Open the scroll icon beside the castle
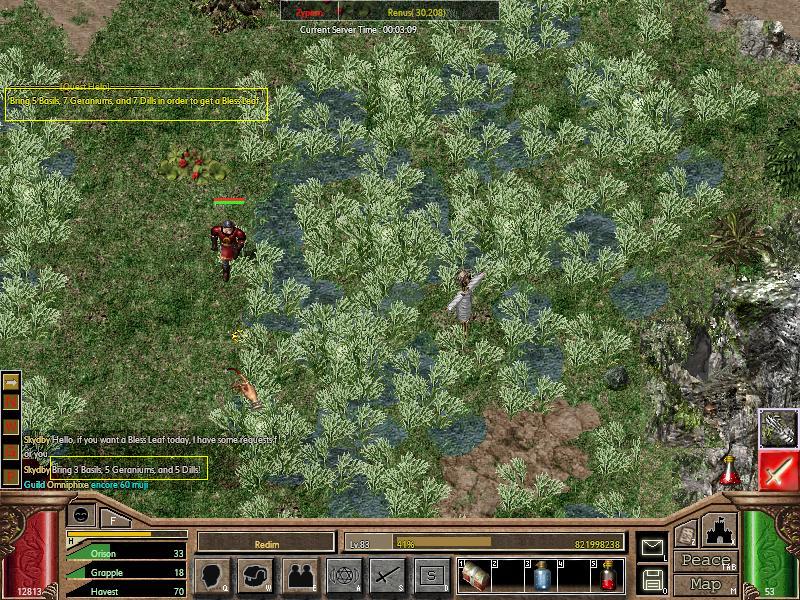Screen dimensions: 800x600 click(685, 535)
